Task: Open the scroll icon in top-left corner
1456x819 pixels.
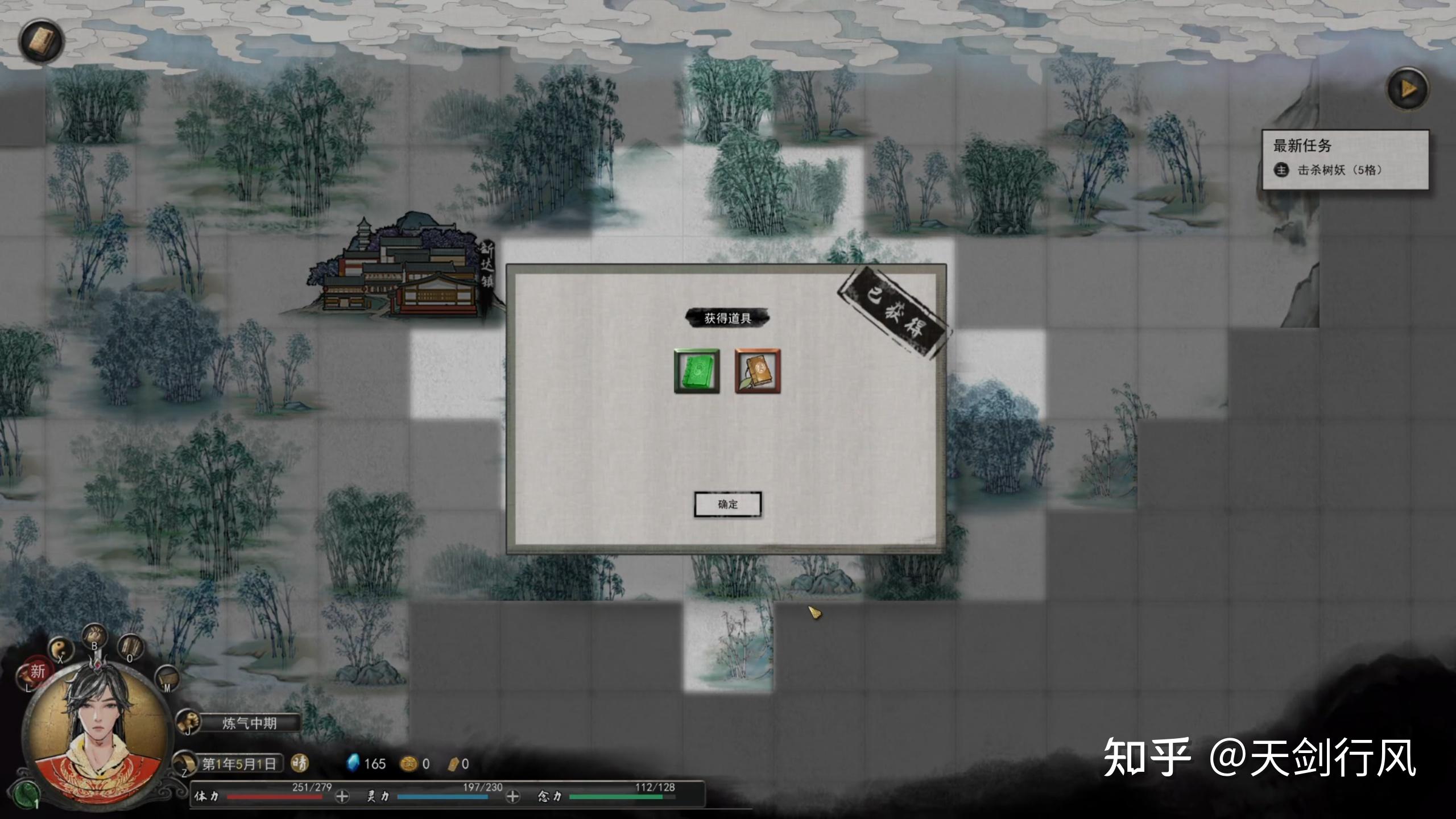Action: click(x=41, y=41)
